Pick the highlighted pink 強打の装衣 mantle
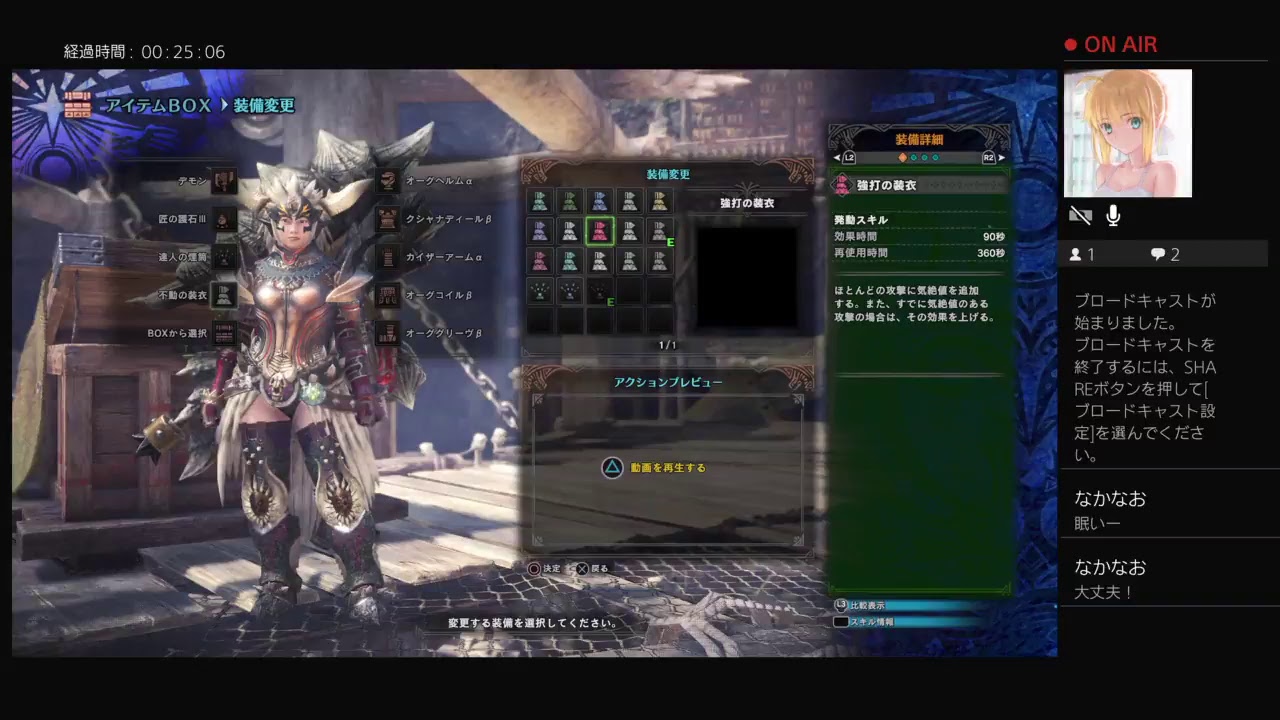Viewport: 1280px width, 720px height. click(600, 231)
